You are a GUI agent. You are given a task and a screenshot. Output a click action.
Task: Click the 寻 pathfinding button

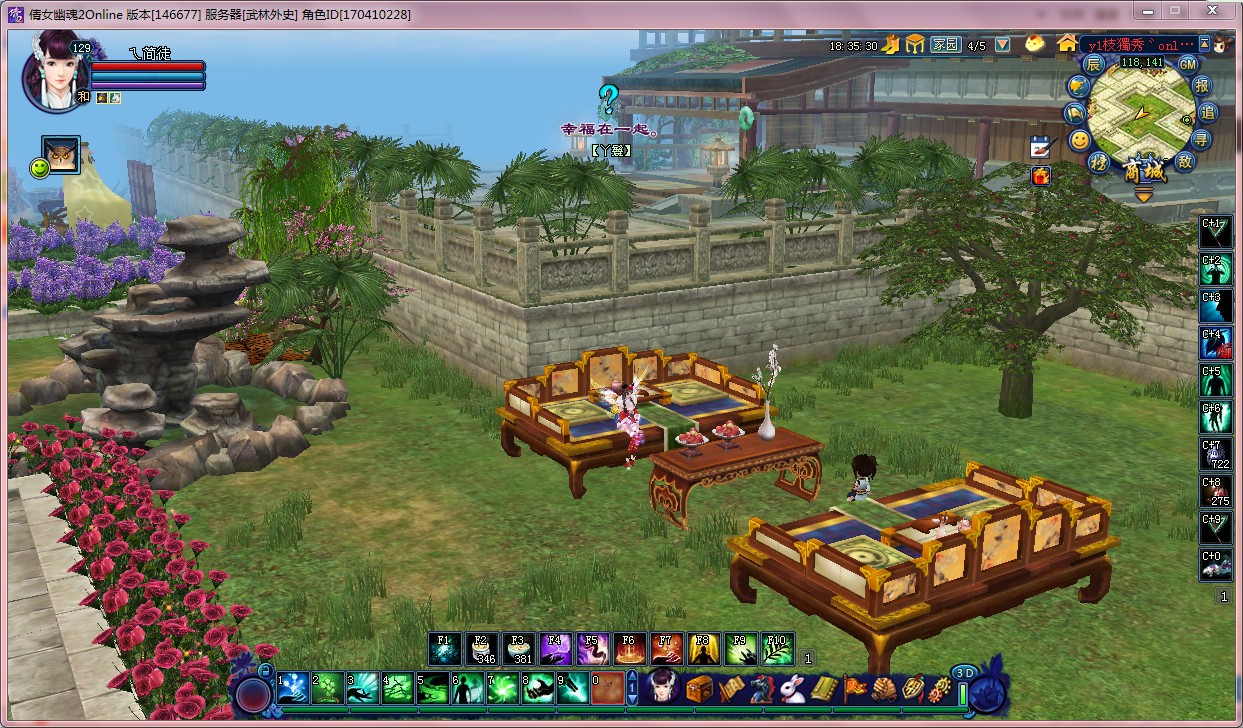click(x=1202, y=139)
